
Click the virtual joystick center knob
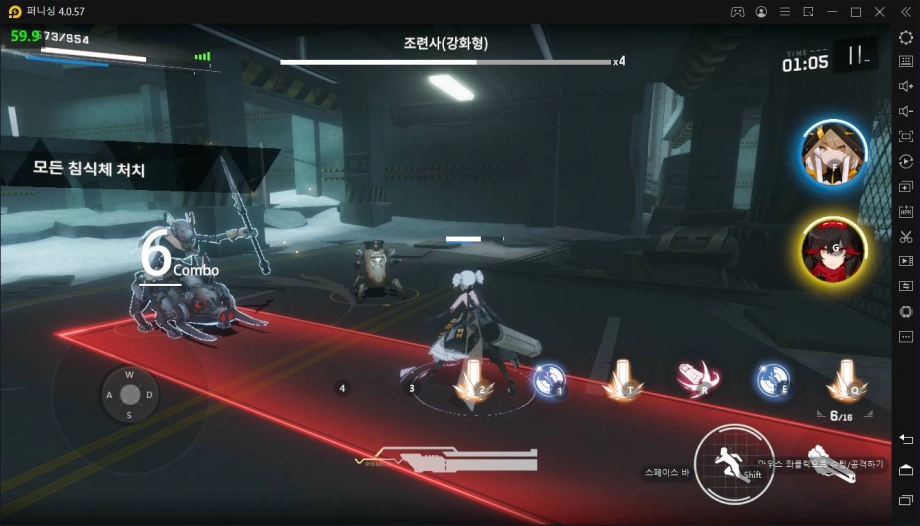tap(129, 394)
